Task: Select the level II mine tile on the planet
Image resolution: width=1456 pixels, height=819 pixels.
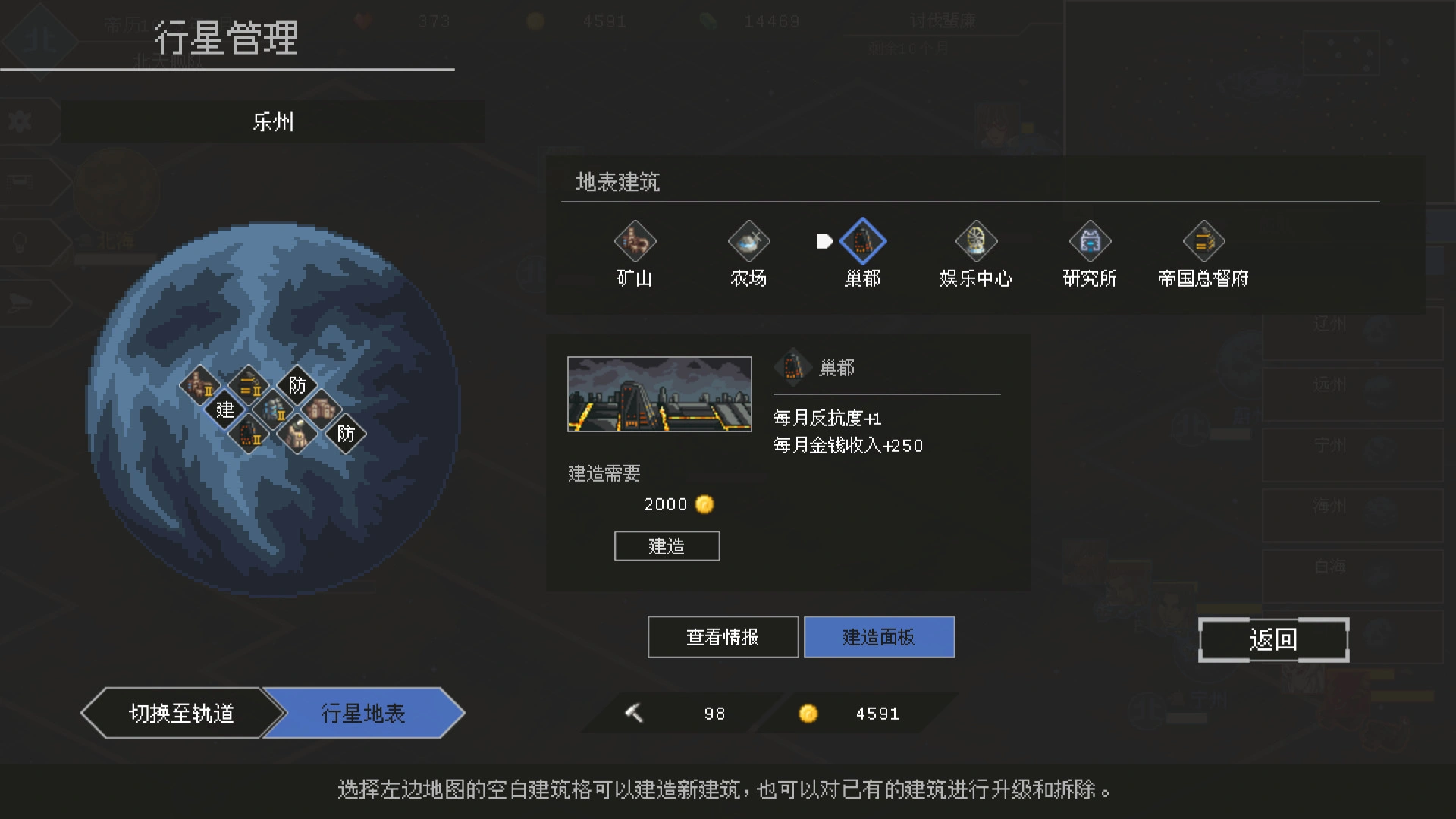Action: (200, 387)
